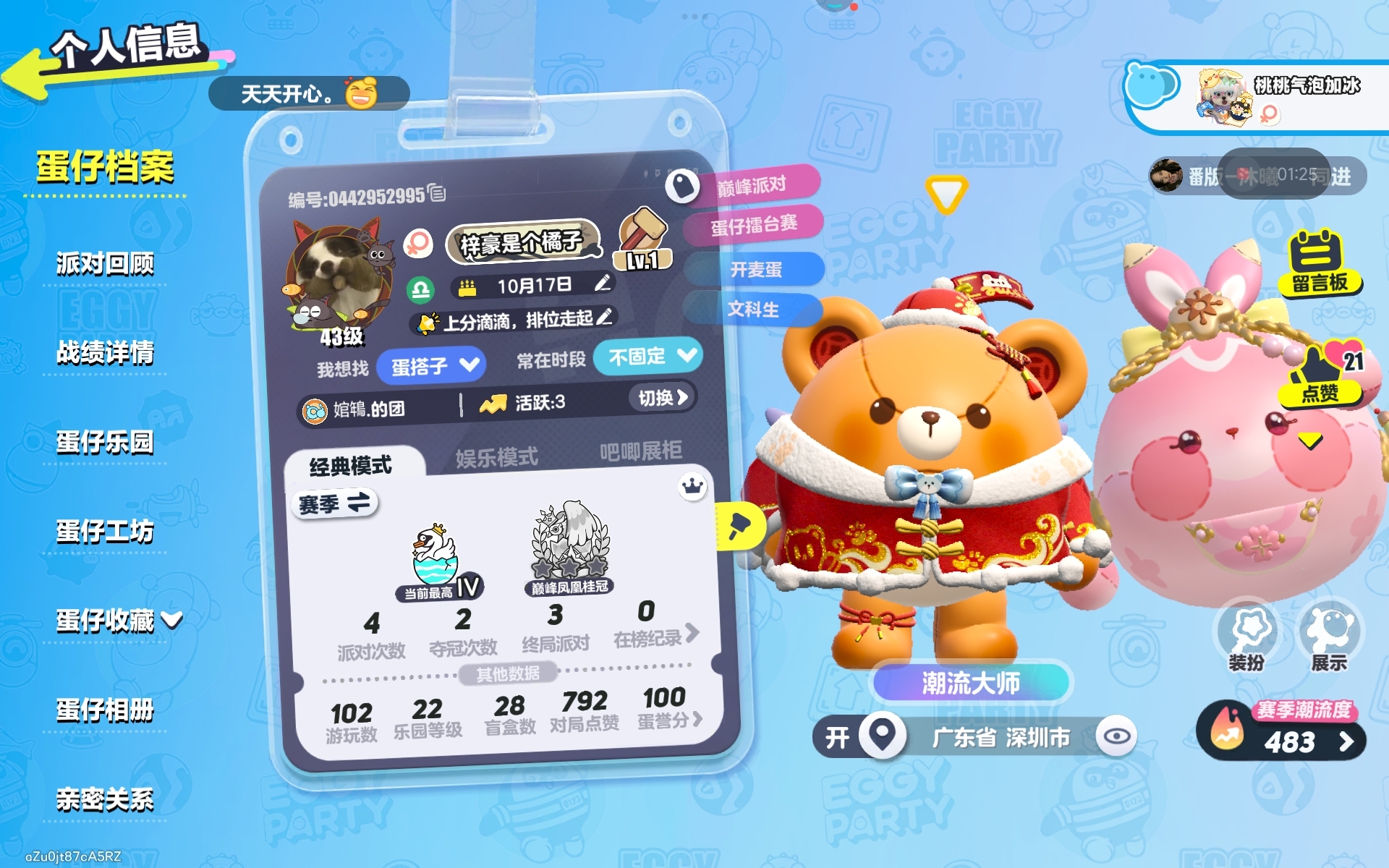Expand the 蛋仔收藏 menu

119,621
